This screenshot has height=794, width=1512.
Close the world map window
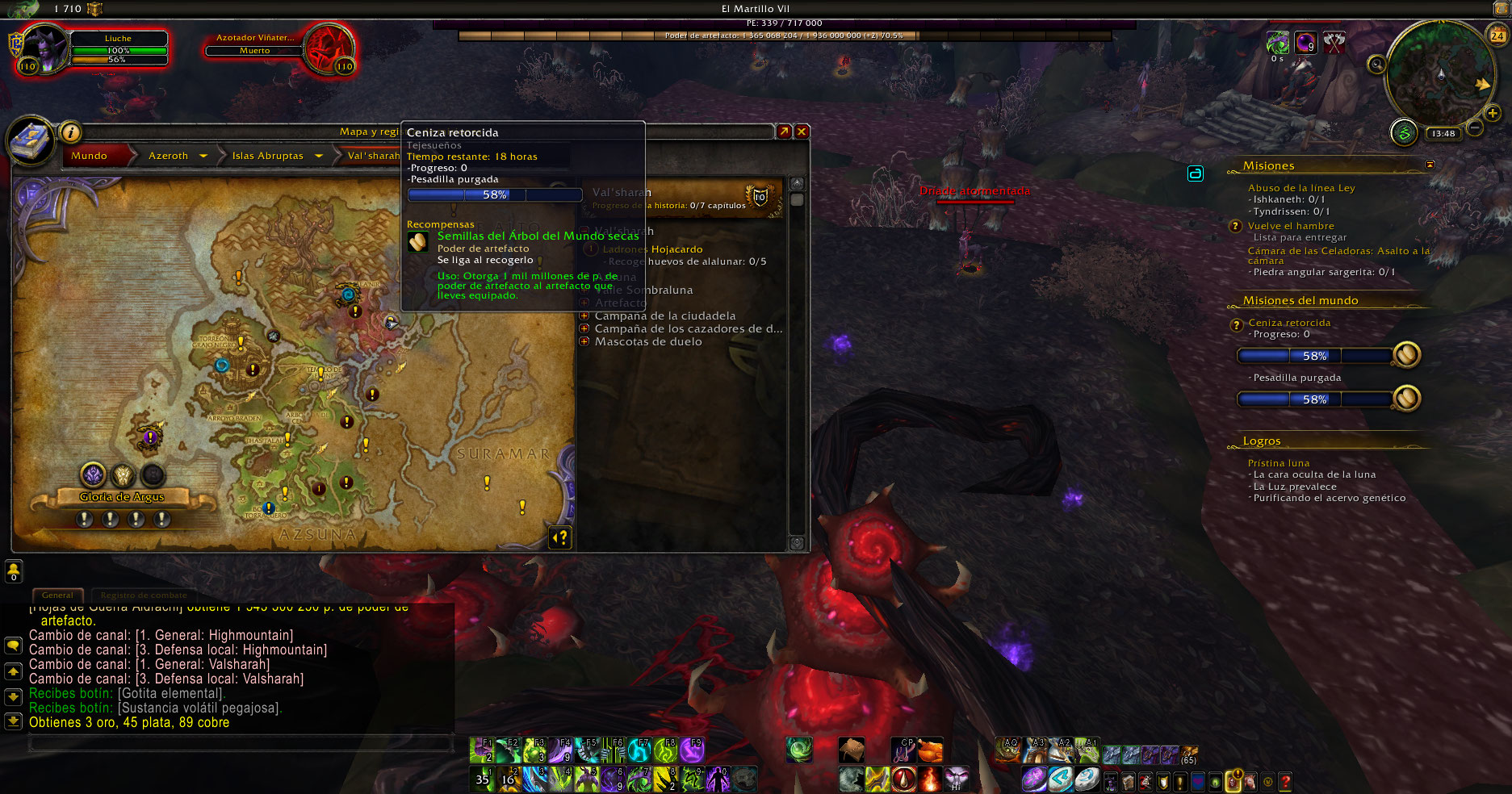tap(802, 132)
